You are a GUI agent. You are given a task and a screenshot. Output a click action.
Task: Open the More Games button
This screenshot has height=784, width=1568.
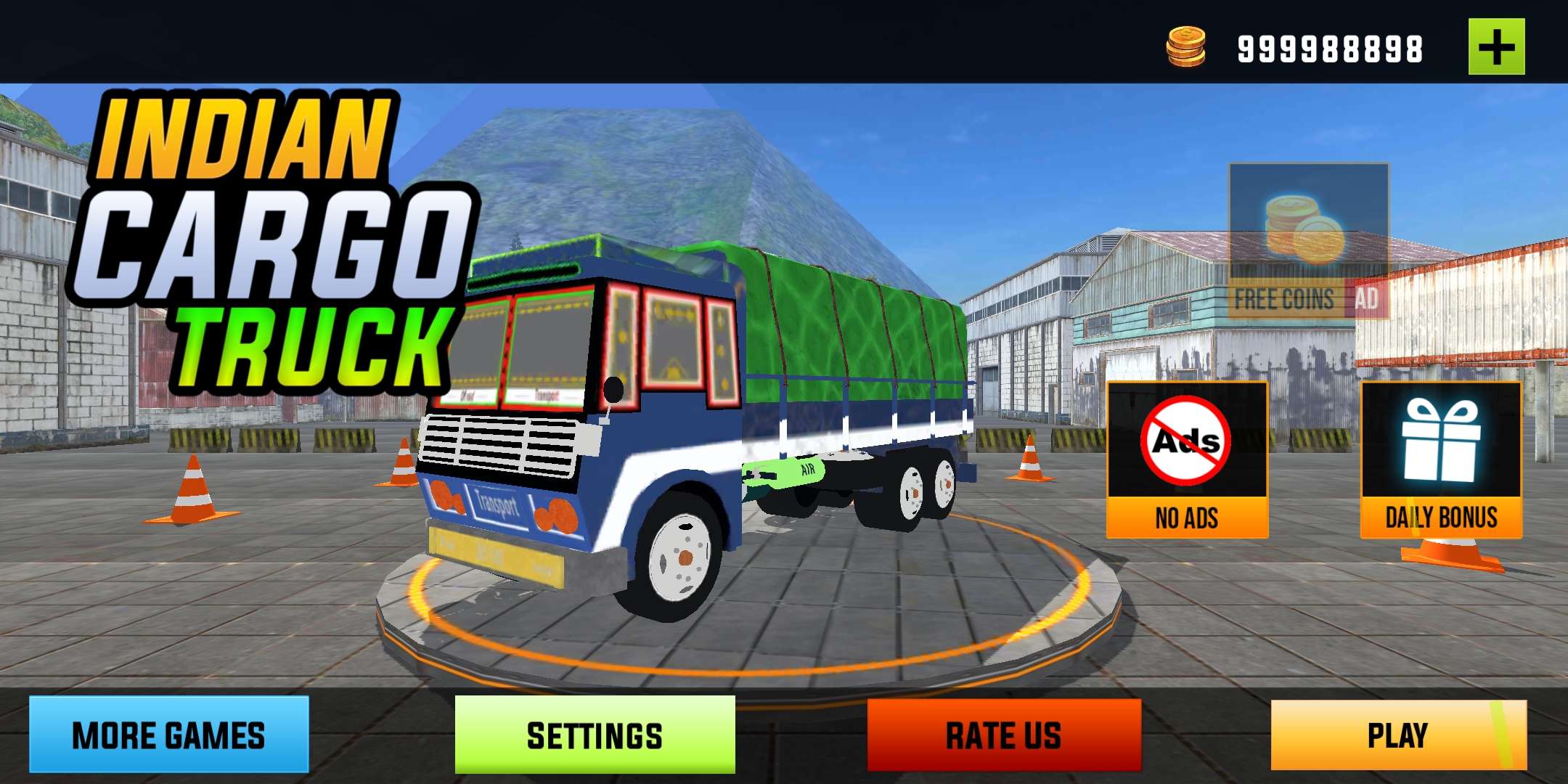[x=169, y=735]
